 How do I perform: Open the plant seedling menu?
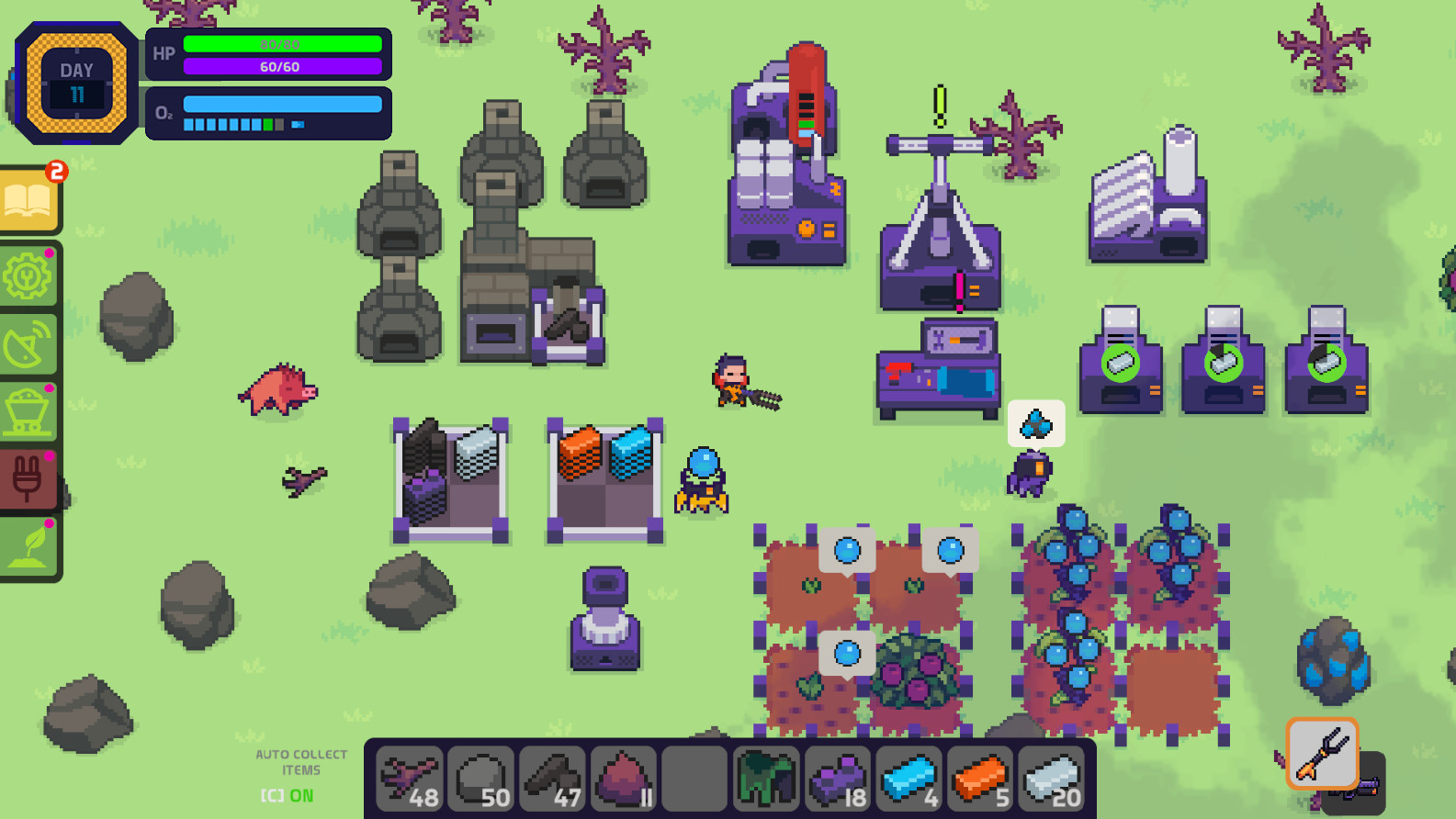click(28, 544)
